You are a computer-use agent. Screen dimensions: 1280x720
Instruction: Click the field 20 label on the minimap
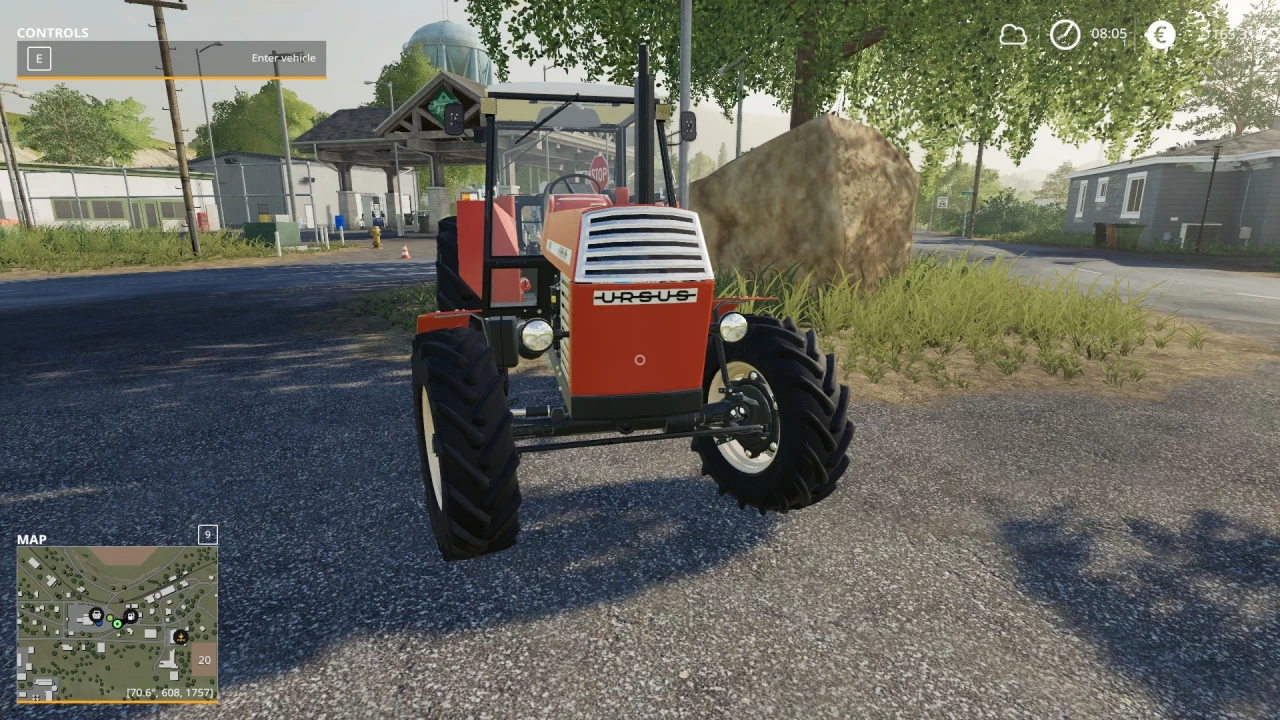[x=204, y=660]
